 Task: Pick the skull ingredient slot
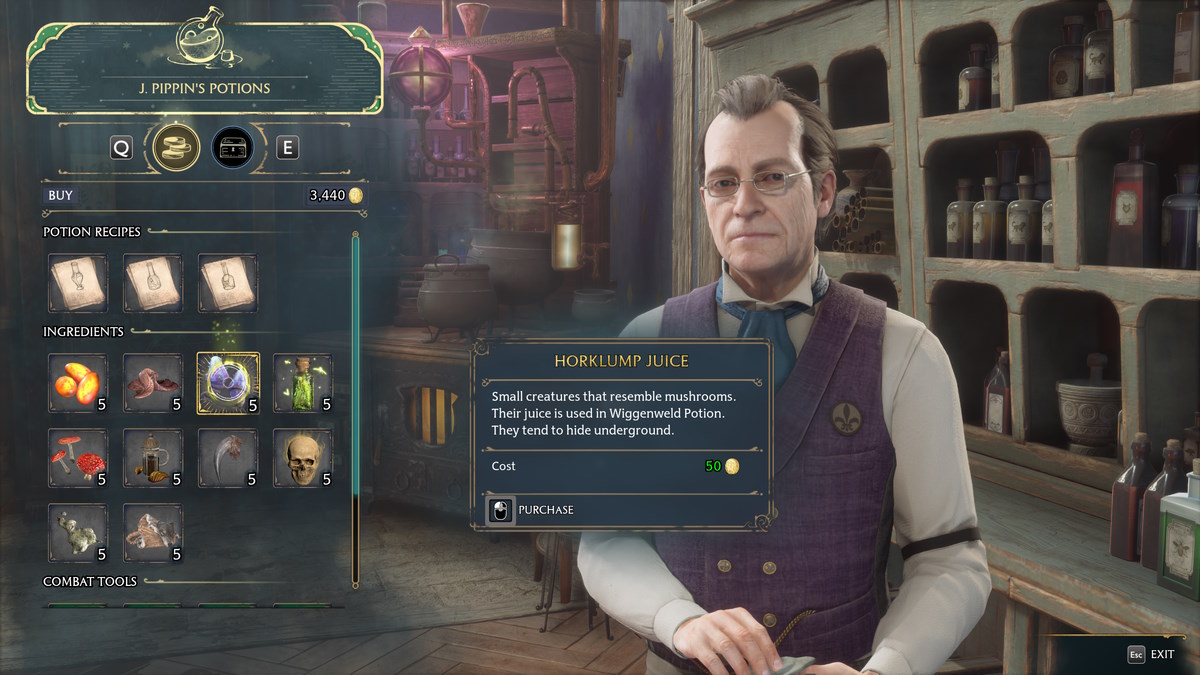pyautogui.click(x=303, y=458)
